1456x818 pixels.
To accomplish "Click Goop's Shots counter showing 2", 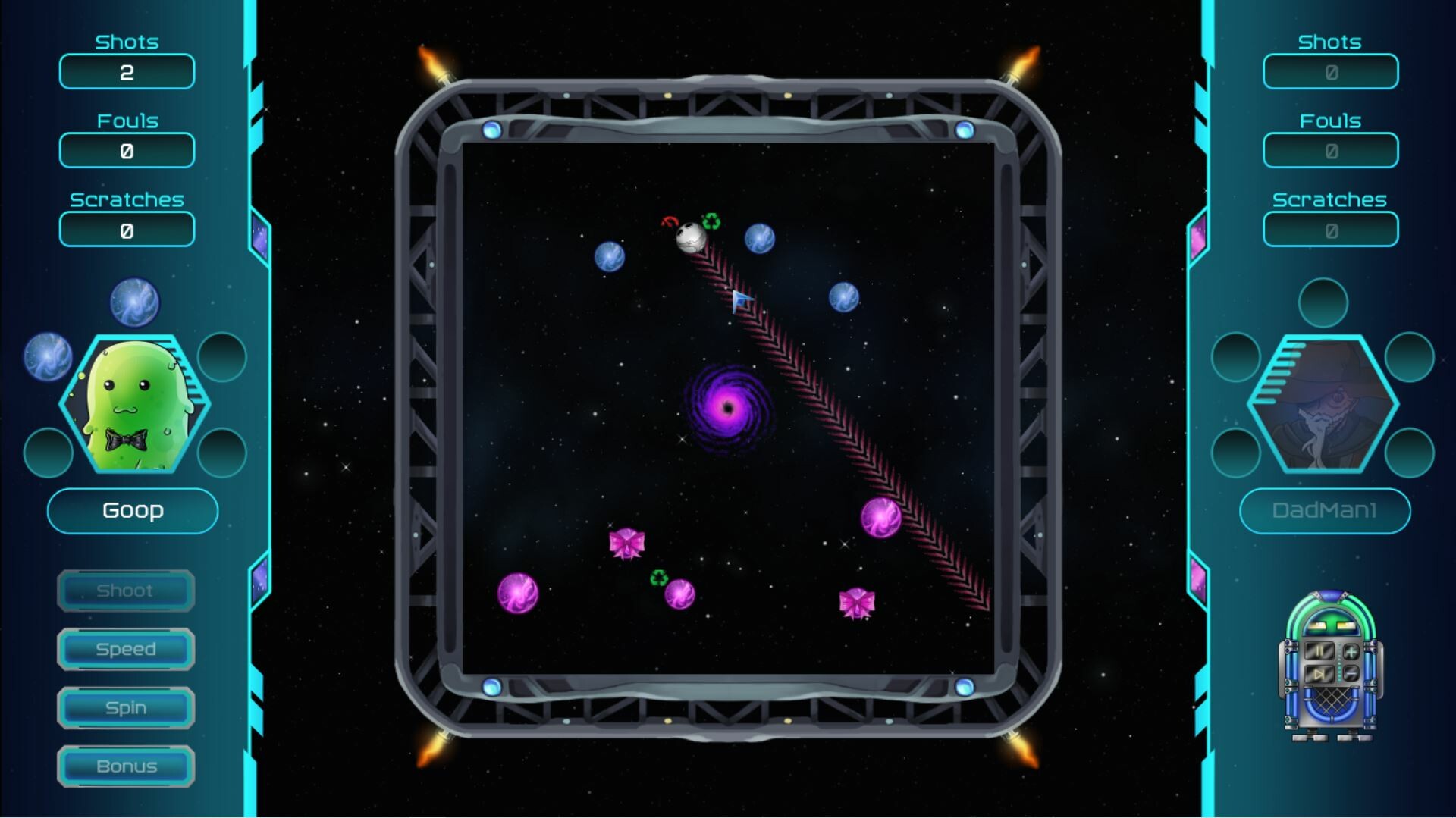I will (x=126, y=72).
